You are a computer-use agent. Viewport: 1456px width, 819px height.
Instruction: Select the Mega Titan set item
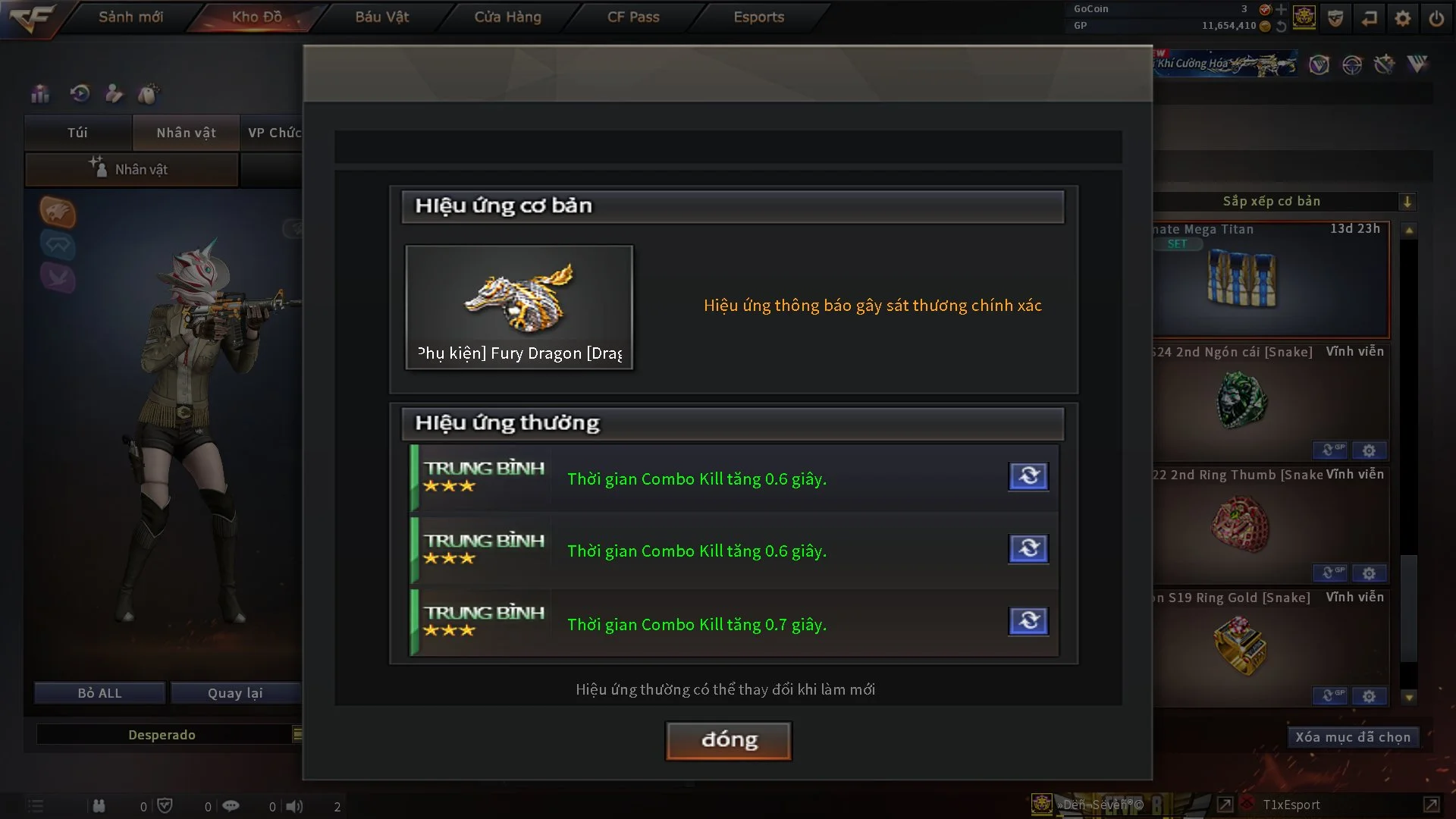click(1242, 281)
